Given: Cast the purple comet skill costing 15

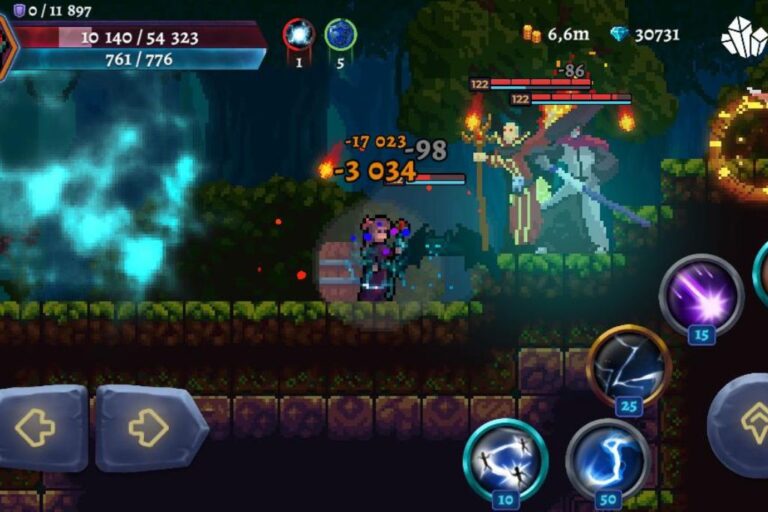Looking at the screenshot, I should coord(701,294).
